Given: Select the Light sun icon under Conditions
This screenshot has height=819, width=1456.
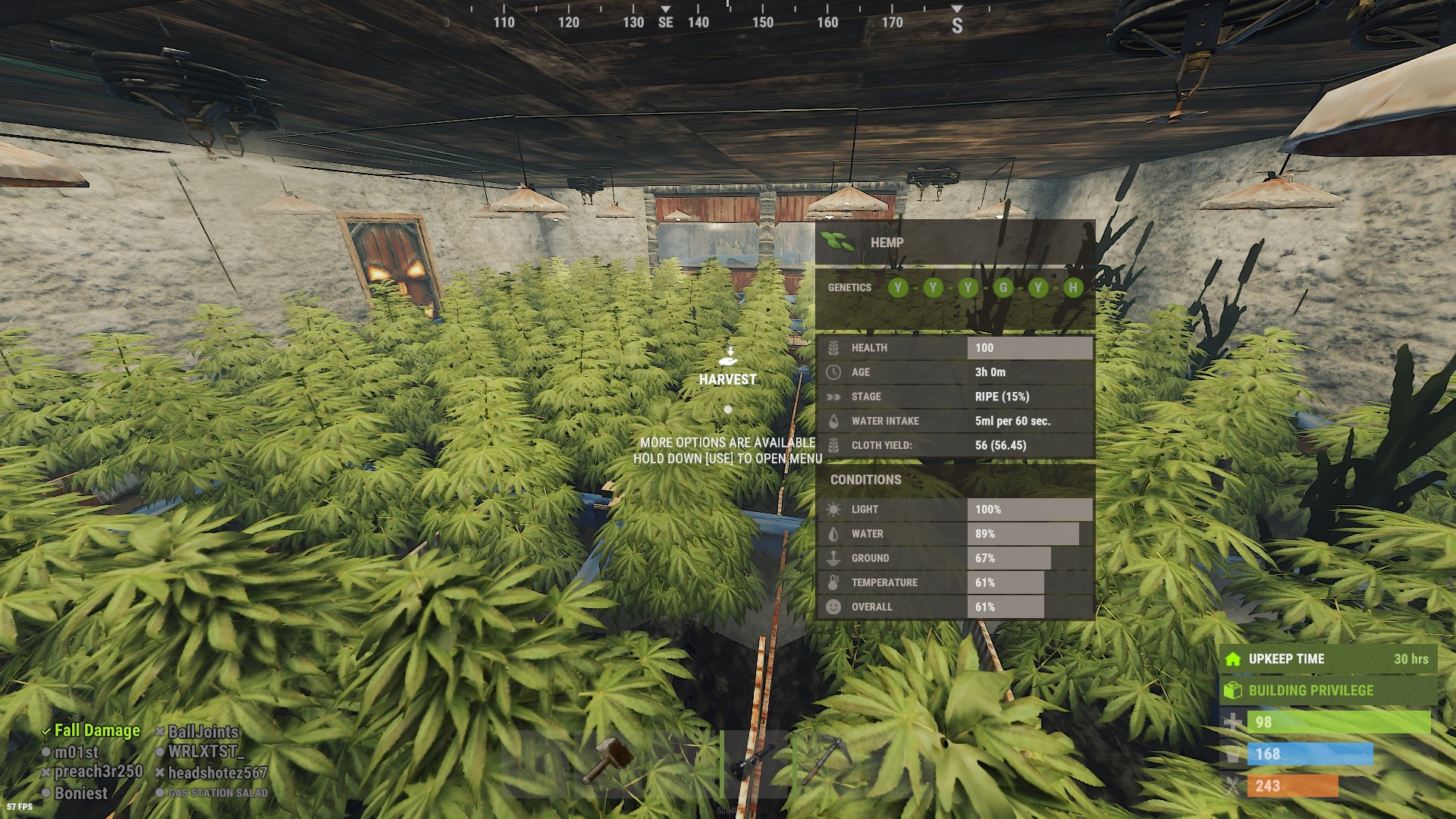Looking at the screenshot, I should point(833,509).
